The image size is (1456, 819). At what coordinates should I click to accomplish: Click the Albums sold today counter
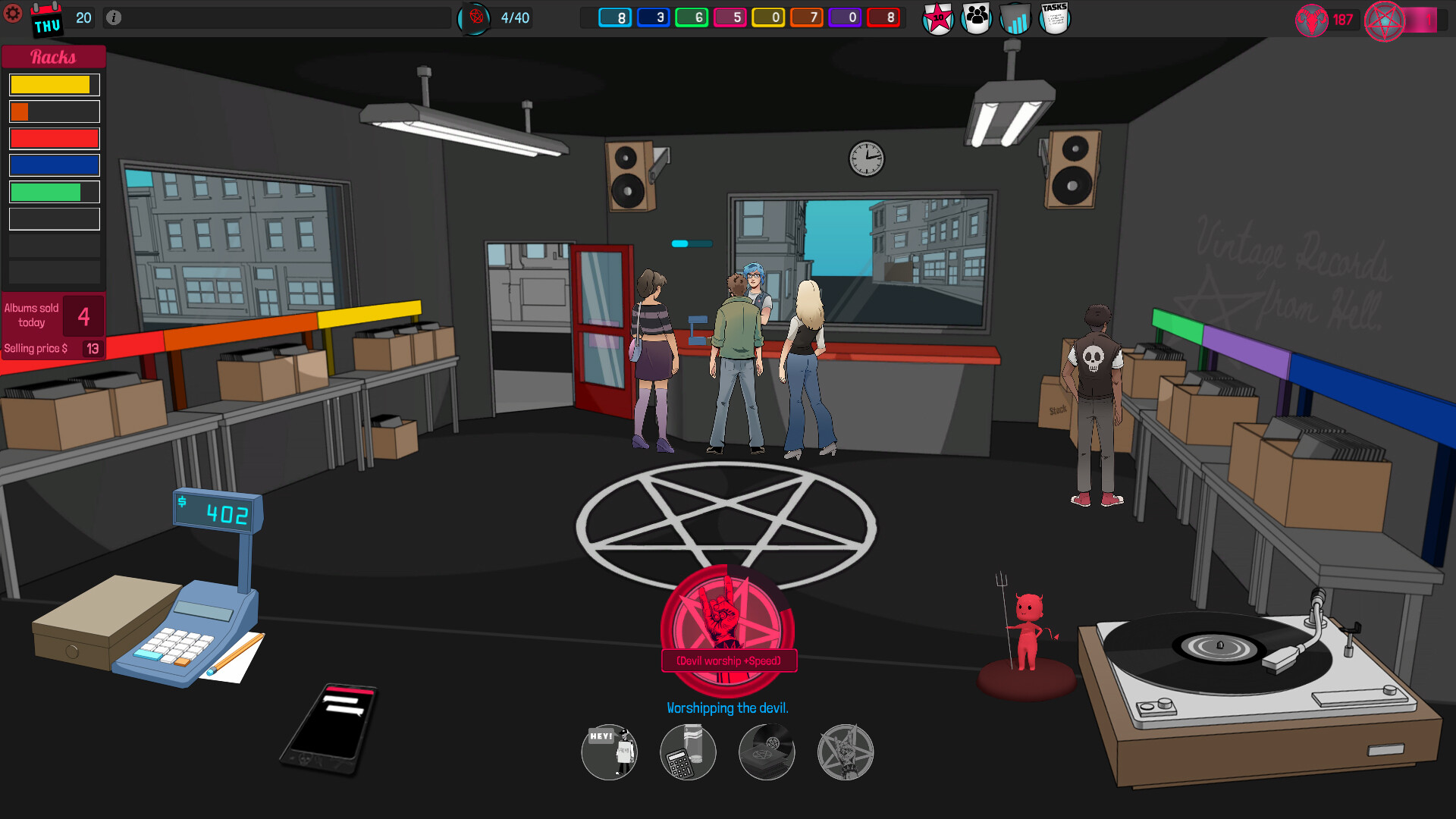coord(53,315)
